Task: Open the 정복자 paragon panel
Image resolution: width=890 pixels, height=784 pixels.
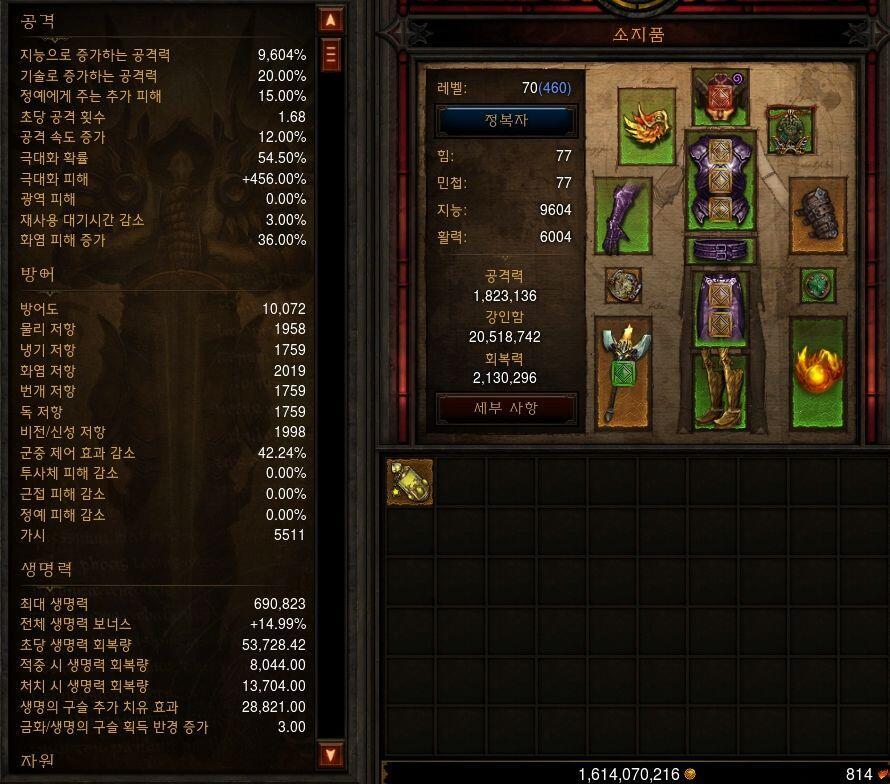Action: tap(505, 121)
